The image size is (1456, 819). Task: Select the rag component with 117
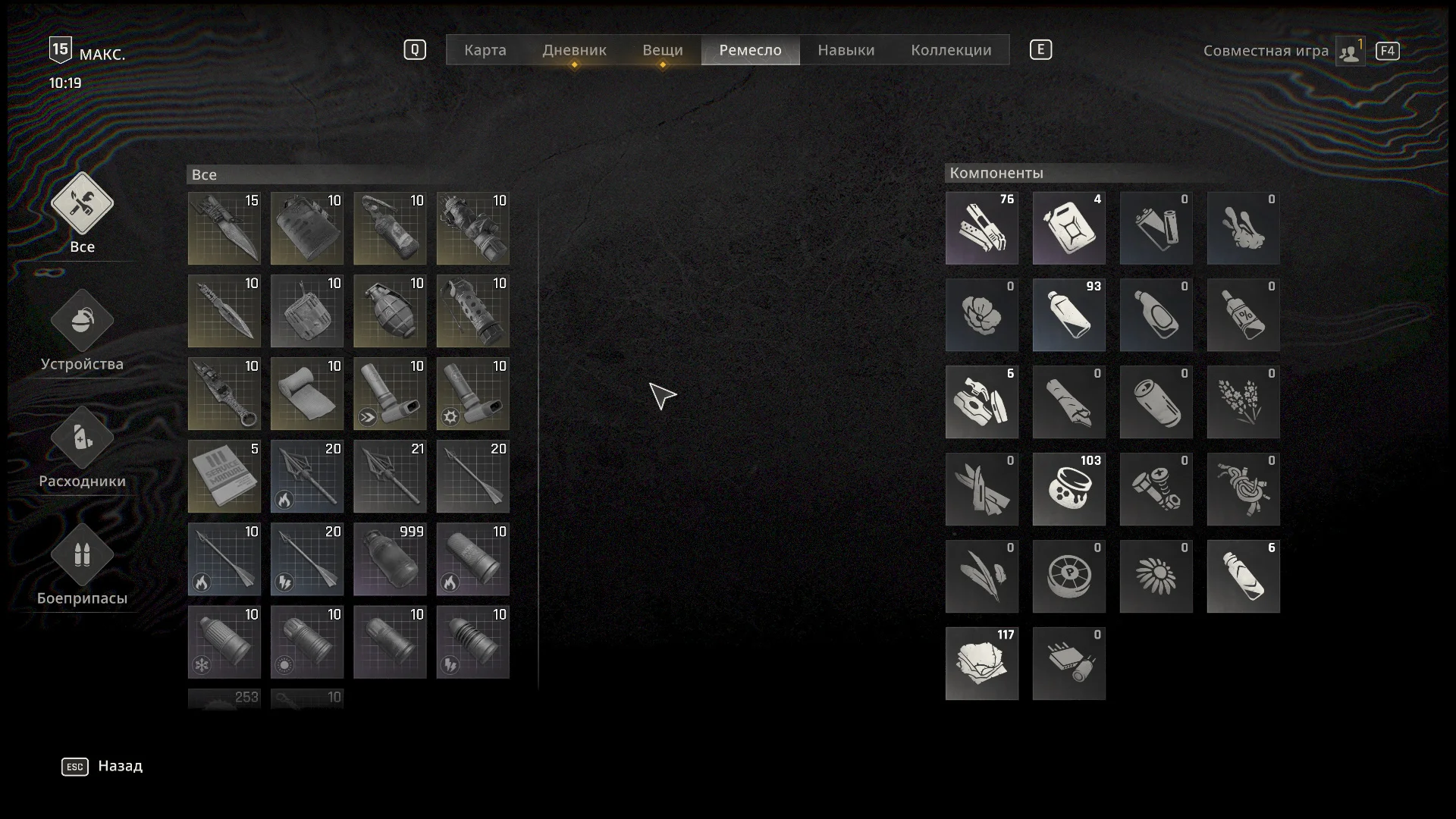(981, 664)
